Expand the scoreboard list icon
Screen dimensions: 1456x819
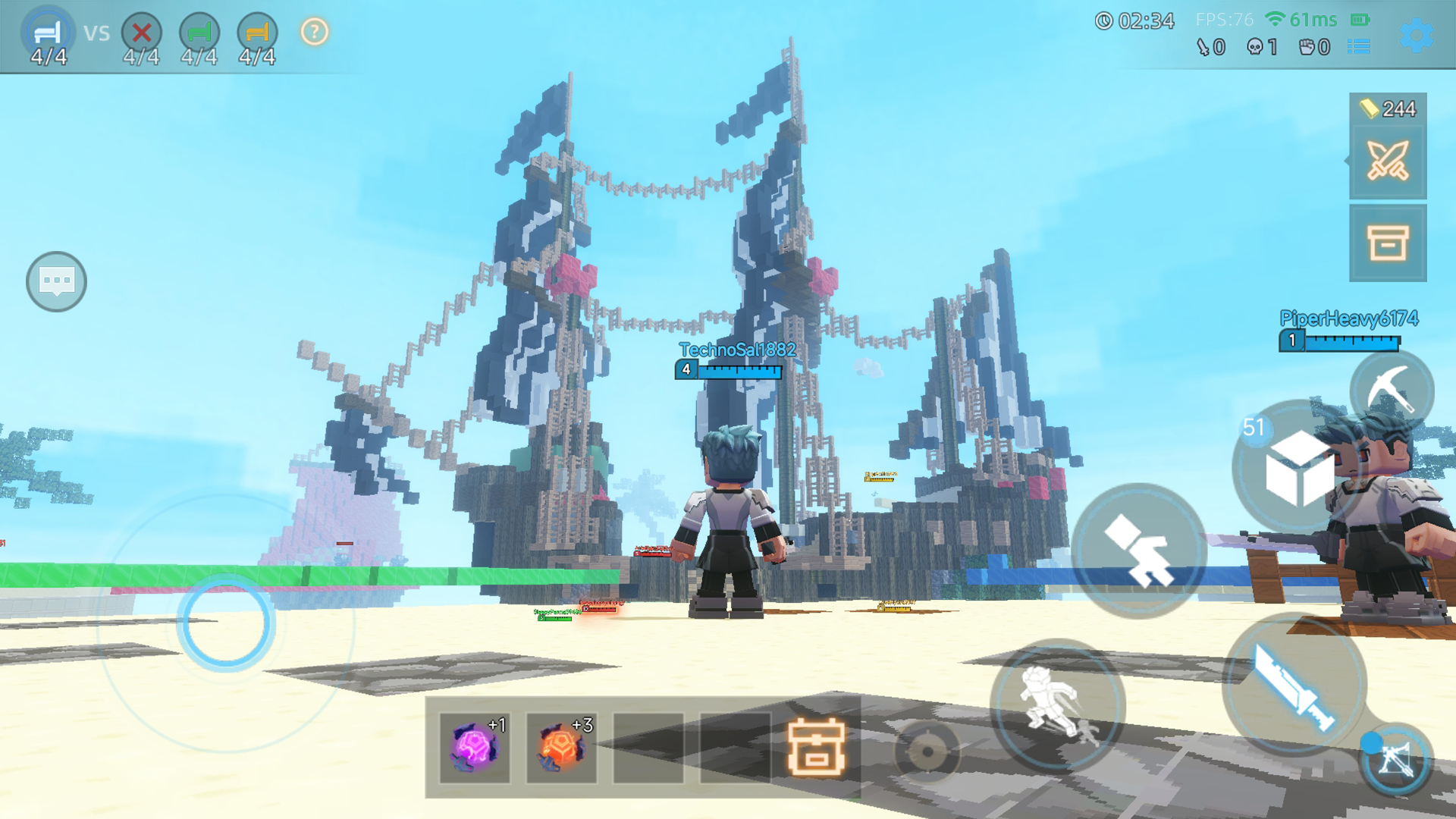point(1360,46)
